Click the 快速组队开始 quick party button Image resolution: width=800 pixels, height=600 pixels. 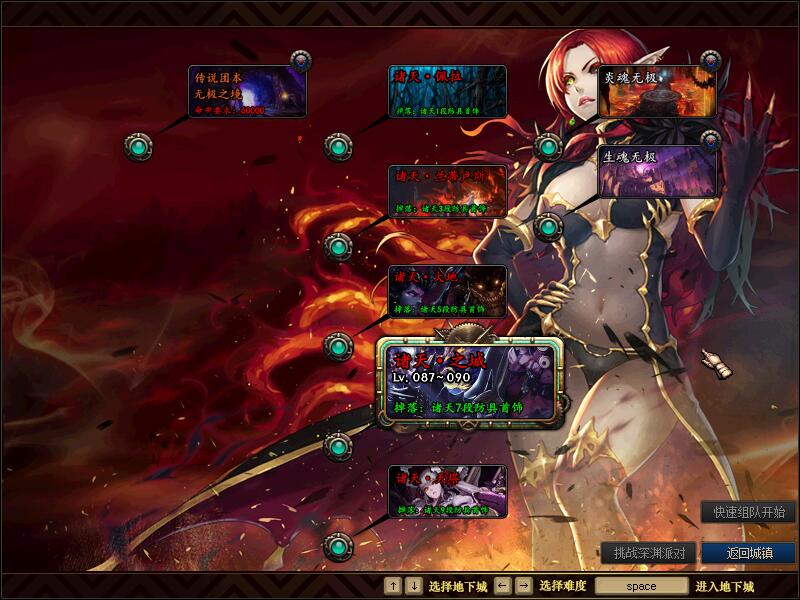(749, 513)
